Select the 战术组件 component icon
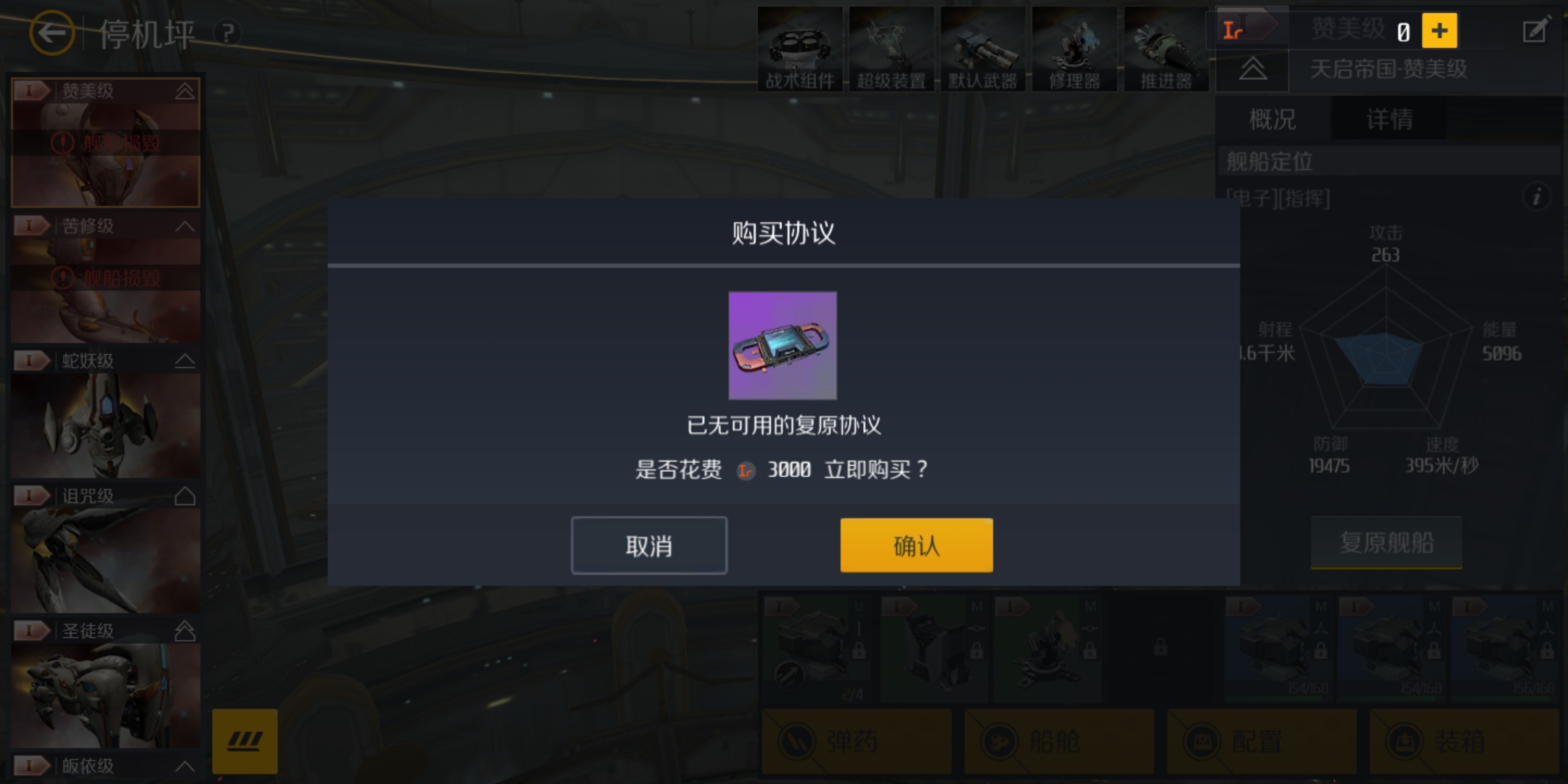 coord(799,47)
